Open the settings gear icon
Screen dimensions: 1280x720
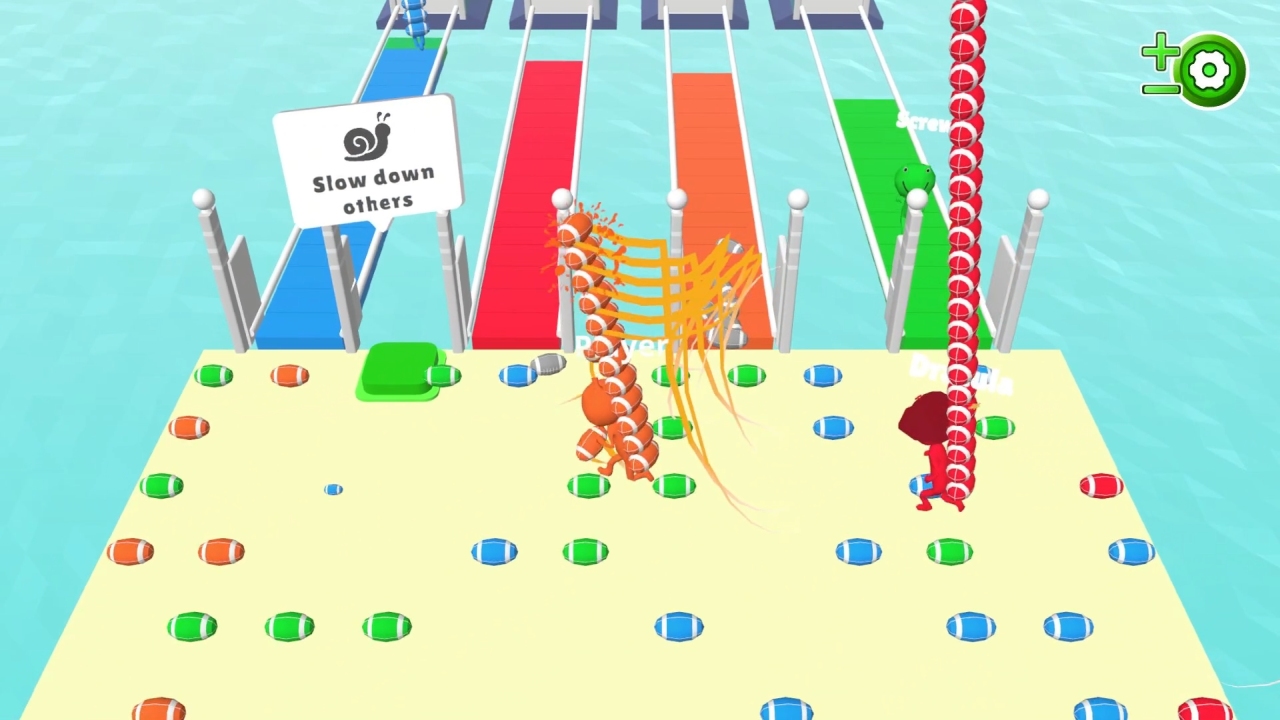click(1210, 70)
